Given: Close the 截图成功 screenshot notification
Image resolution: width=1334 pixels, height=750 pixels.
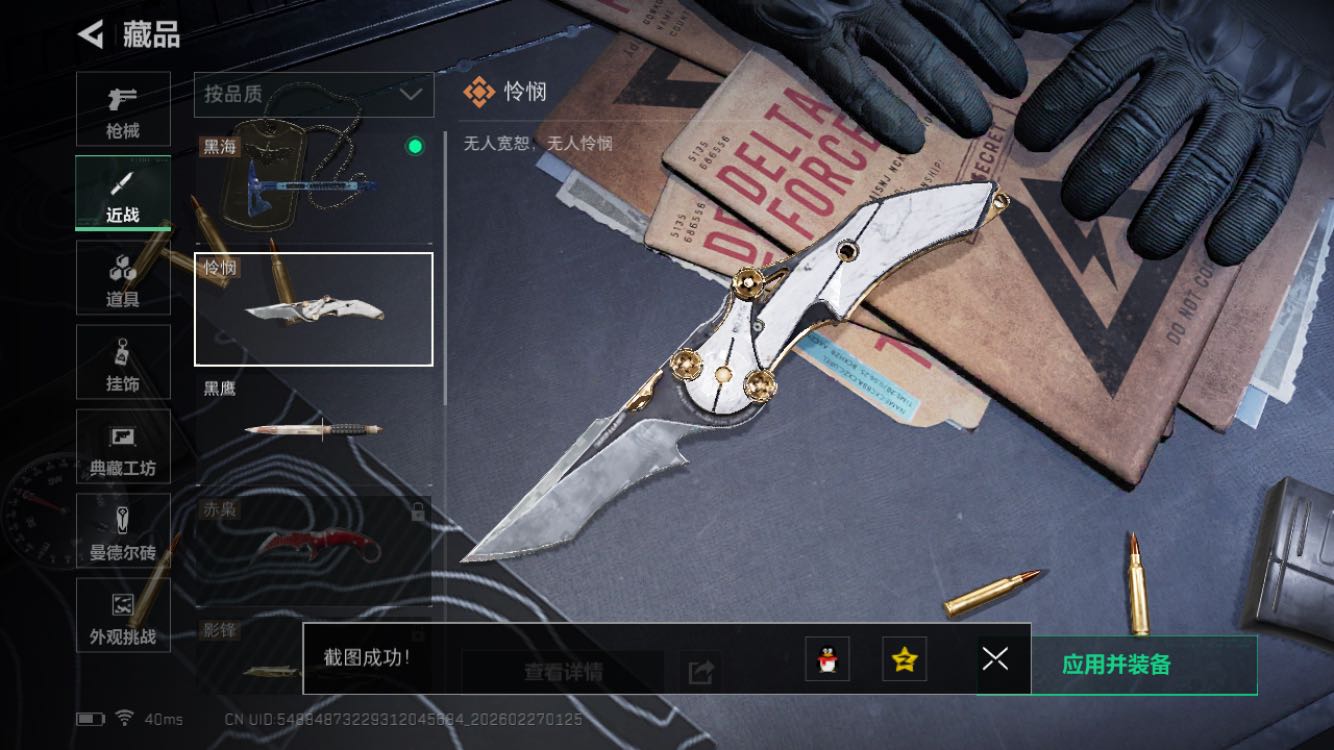Looking at the screenshot, I should [x=995, y=658].
